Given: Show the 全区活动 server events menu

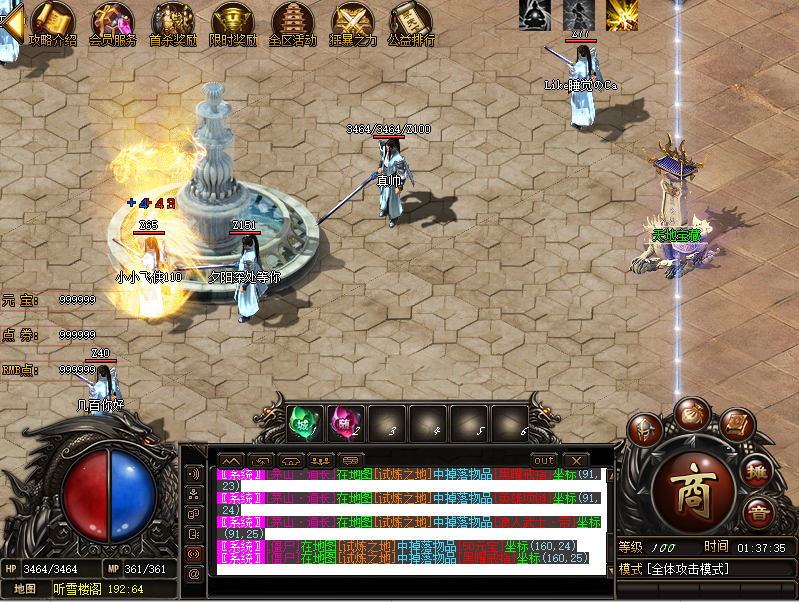Looking at the screenshot, I should click(292, 24).
